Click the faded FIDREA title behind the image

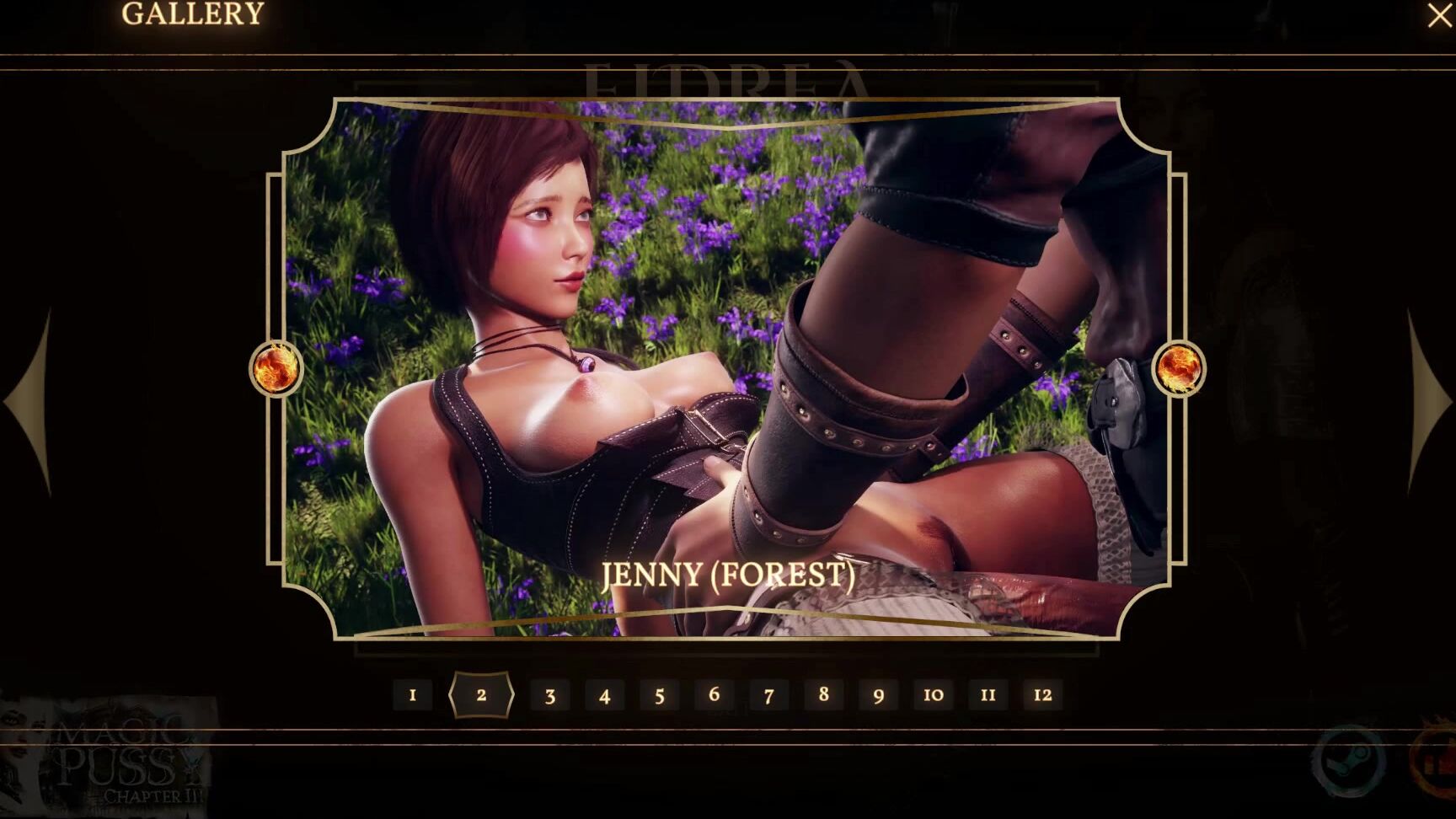point(727,76)
